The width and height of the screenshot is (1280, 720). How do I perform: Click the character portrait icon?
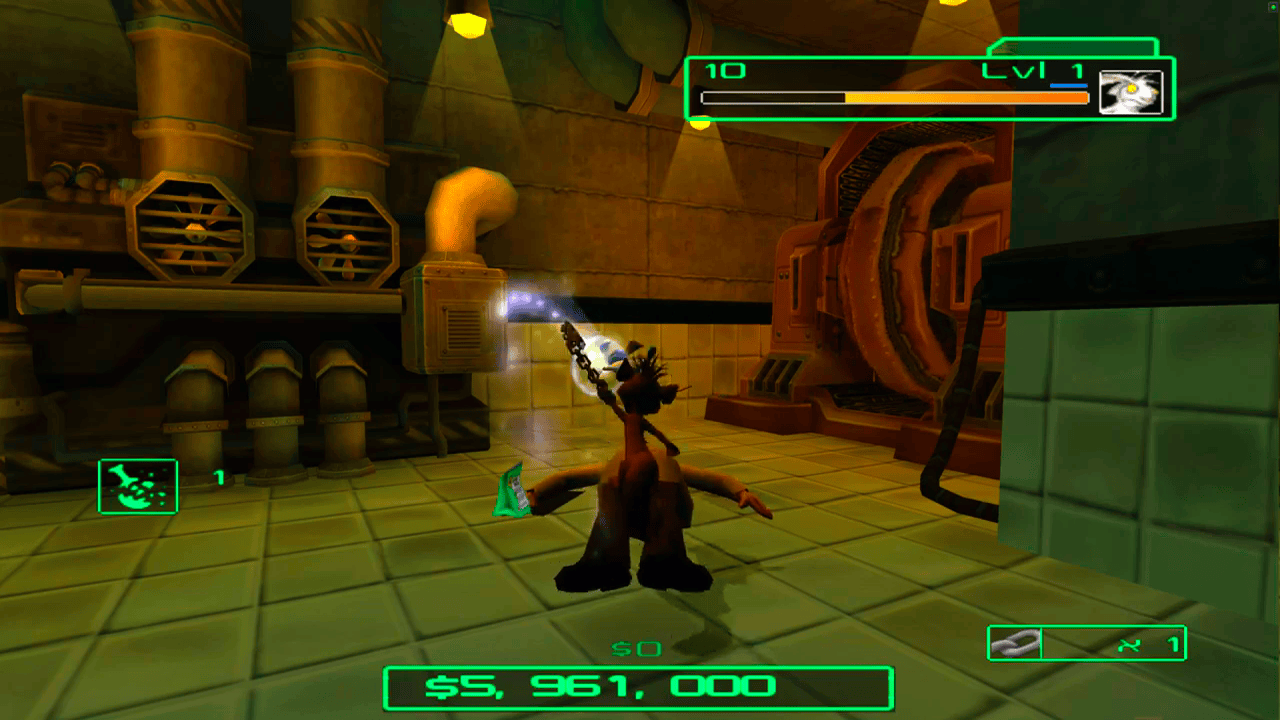(x=1131, y=92)
